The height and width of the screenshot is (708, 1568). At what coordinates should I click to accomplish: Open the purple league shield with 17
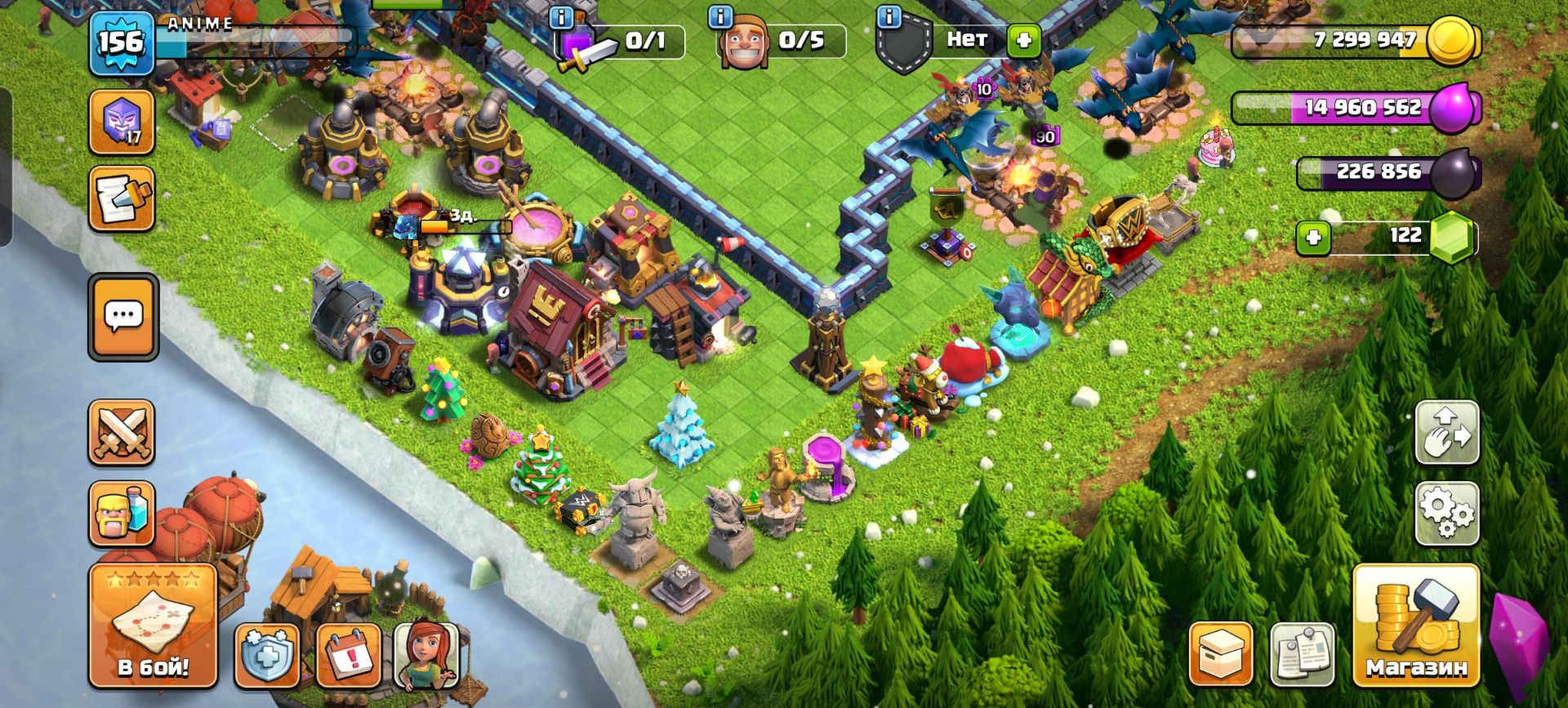[121, 122]
